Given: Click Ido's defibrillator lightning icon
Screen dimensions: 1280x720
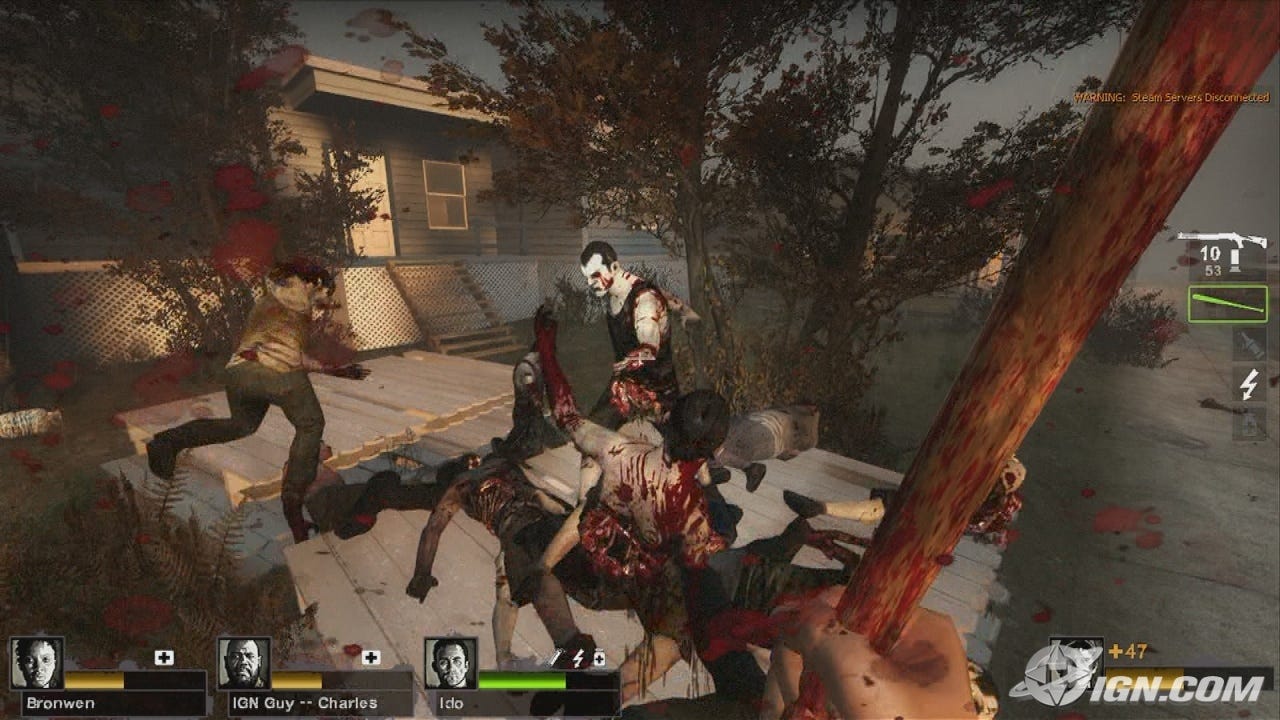Looking at the screenshot, I should coord(579,657).
